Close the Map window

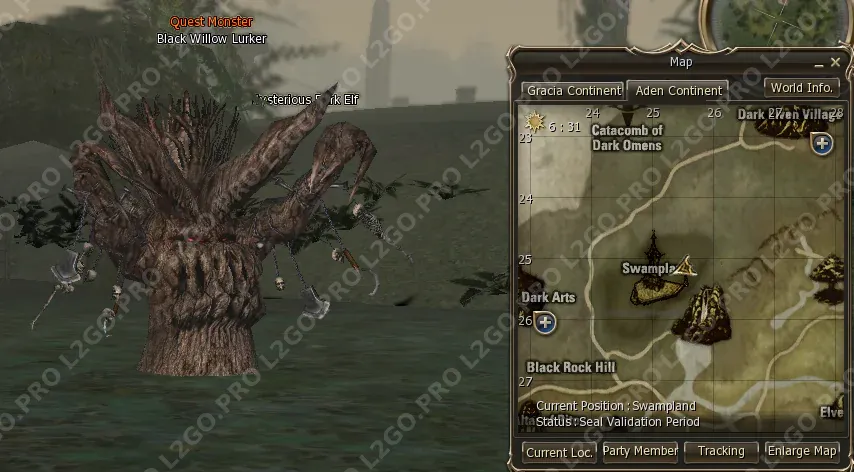[835, 63]
